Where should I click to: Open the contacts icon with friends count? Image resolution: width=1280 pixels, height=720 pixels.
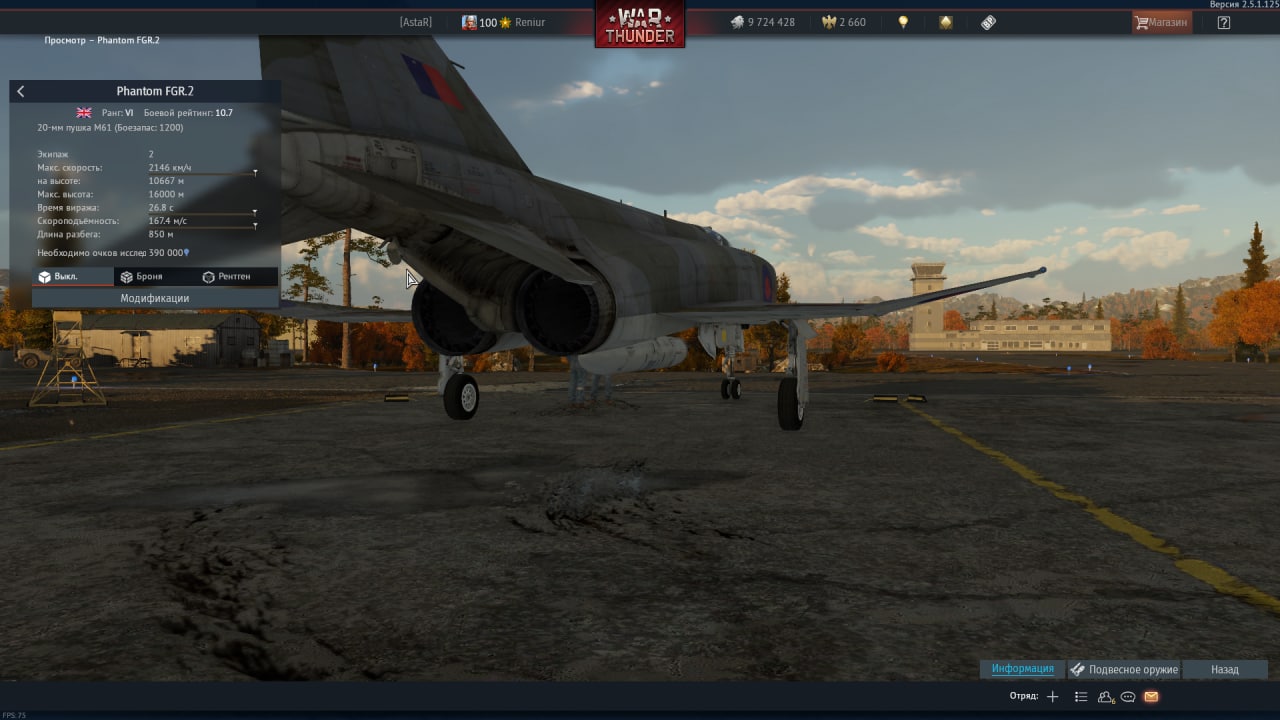[x=1106, y=696]
